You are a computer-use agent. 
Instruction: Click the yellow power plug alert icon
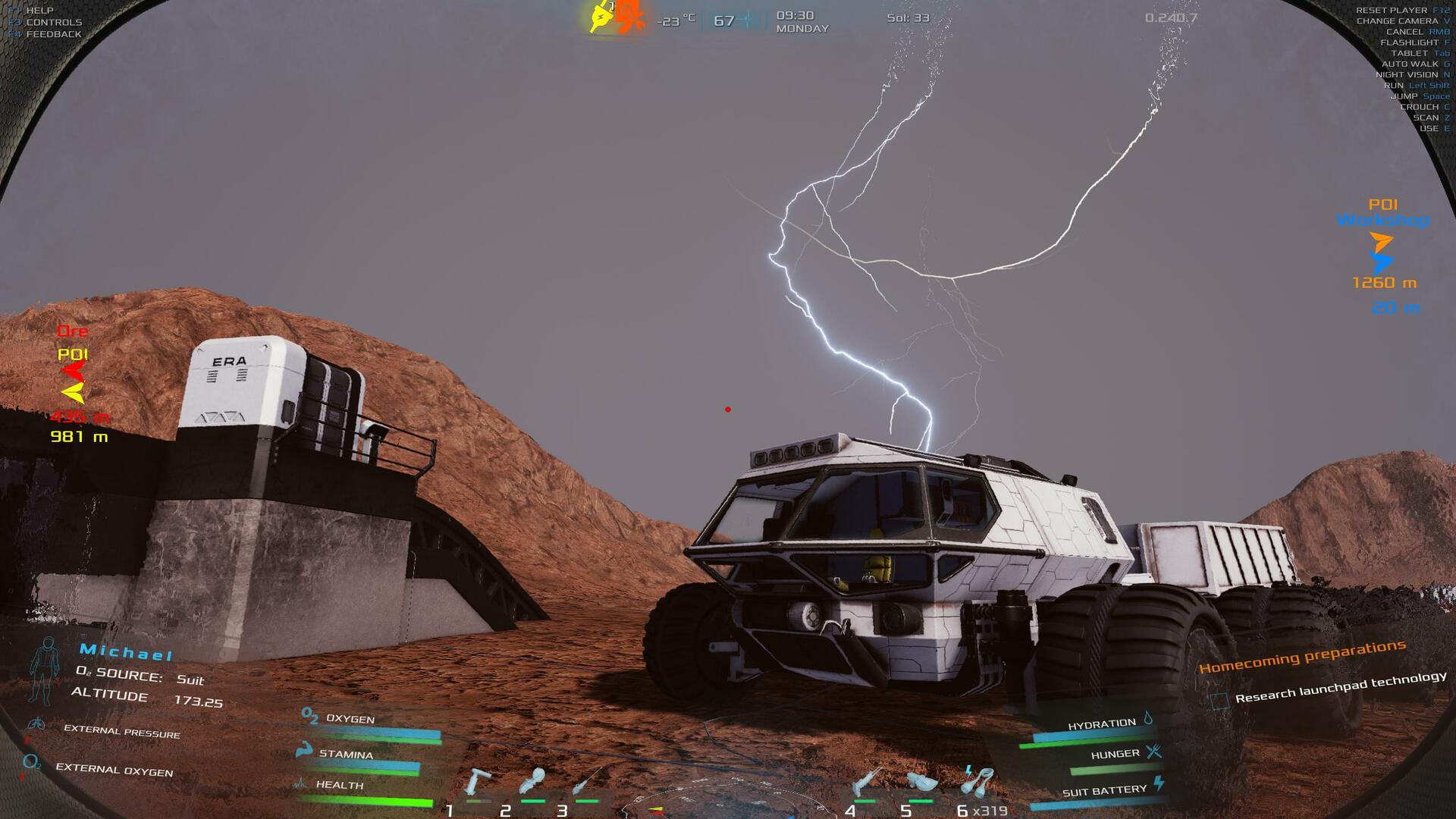pyautogui.click(x=601, y=17)
